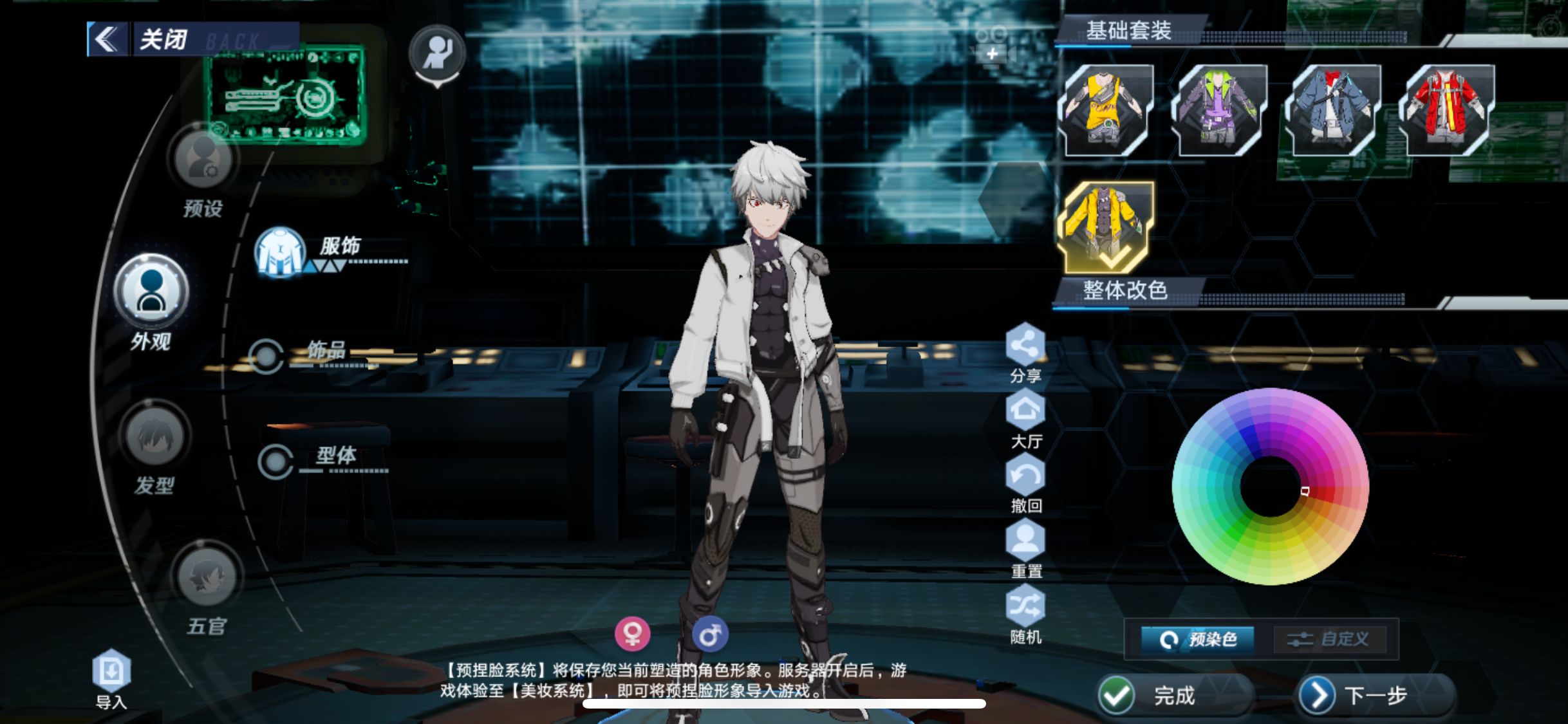Viewport: 1568px width, 724px height.
Task: Choose the purple outfit with green hood
Action: pos(1218,109)
